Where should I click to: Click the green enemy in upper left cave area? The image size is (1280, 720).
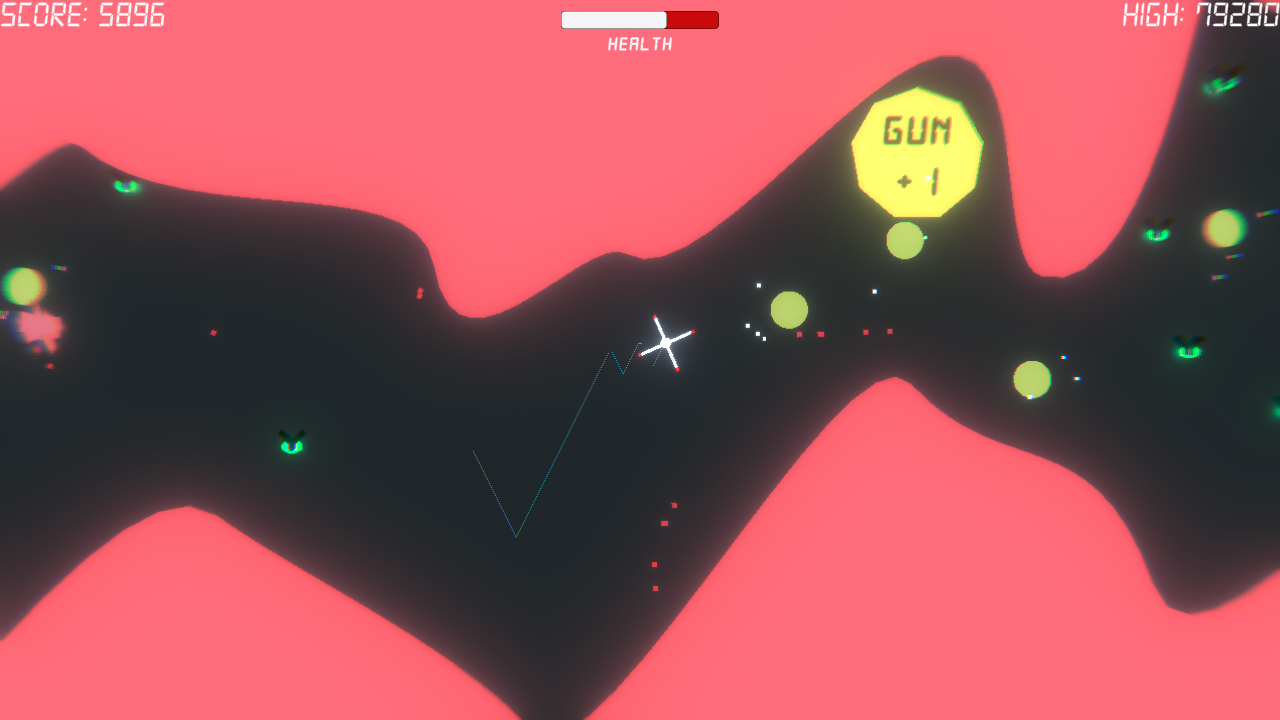[x=125, y=186]
